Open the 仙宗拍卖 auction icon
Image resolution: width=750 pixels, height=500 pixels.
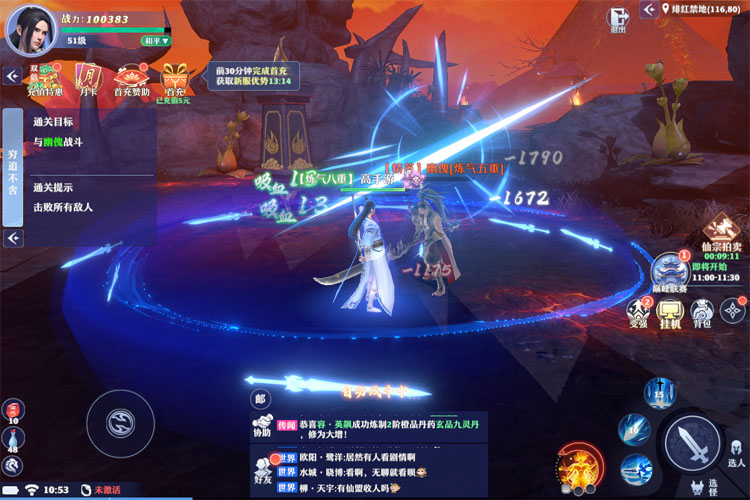pos(720,232)
